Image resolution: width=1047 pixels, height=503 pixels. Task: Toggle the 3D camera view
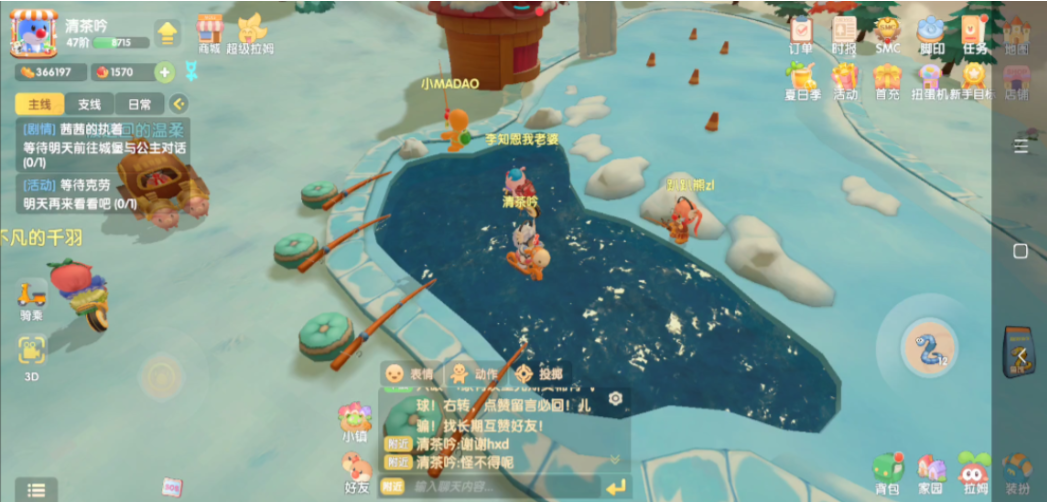(x=32, y=353)
